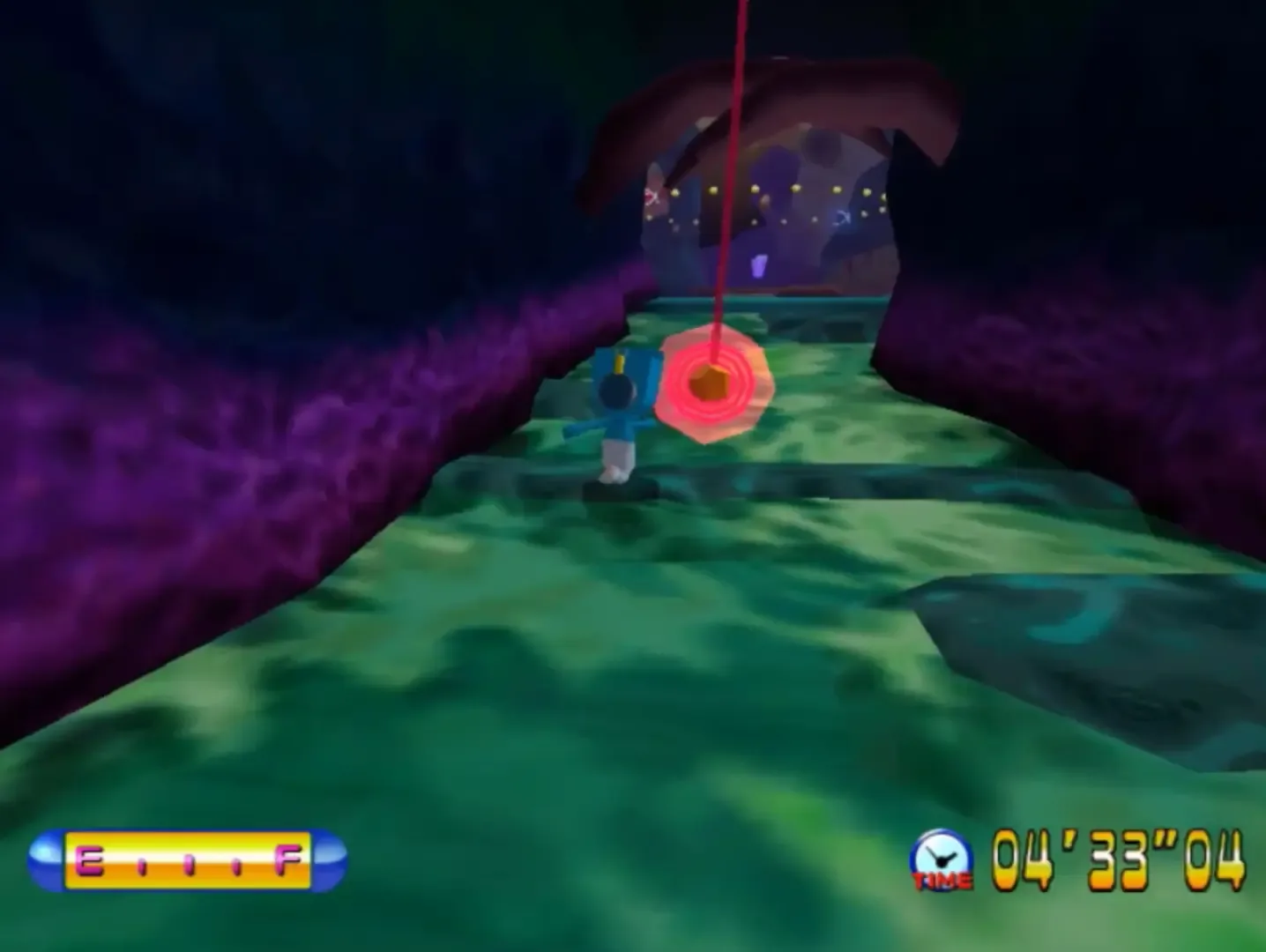Viewport: 1266px width, 952px height.
Task: Click the F marker on the gauge
Action: click(x=287, y=859)
